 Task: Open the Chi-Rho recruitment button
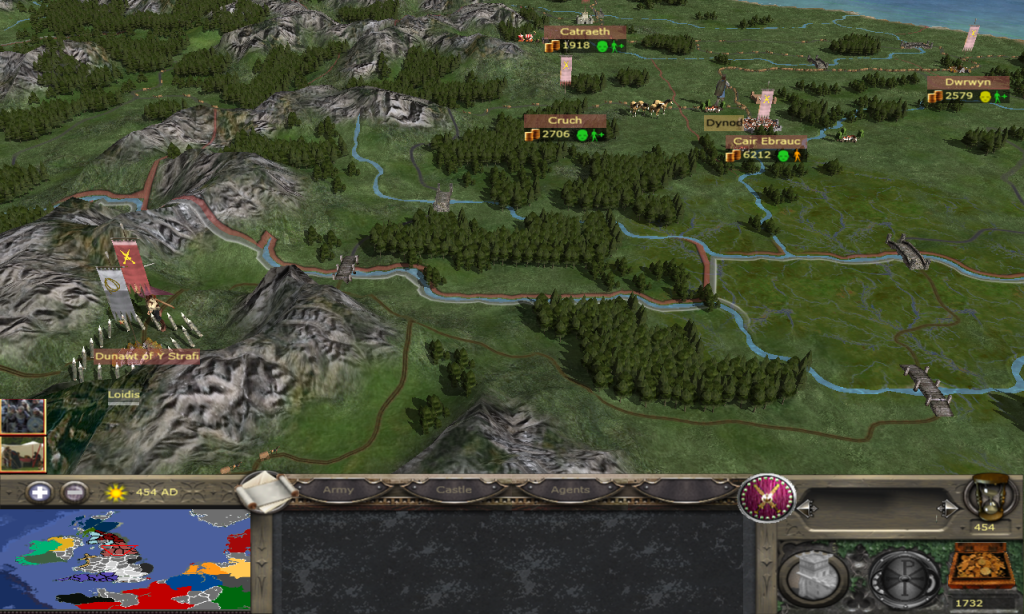coord(902,575)
